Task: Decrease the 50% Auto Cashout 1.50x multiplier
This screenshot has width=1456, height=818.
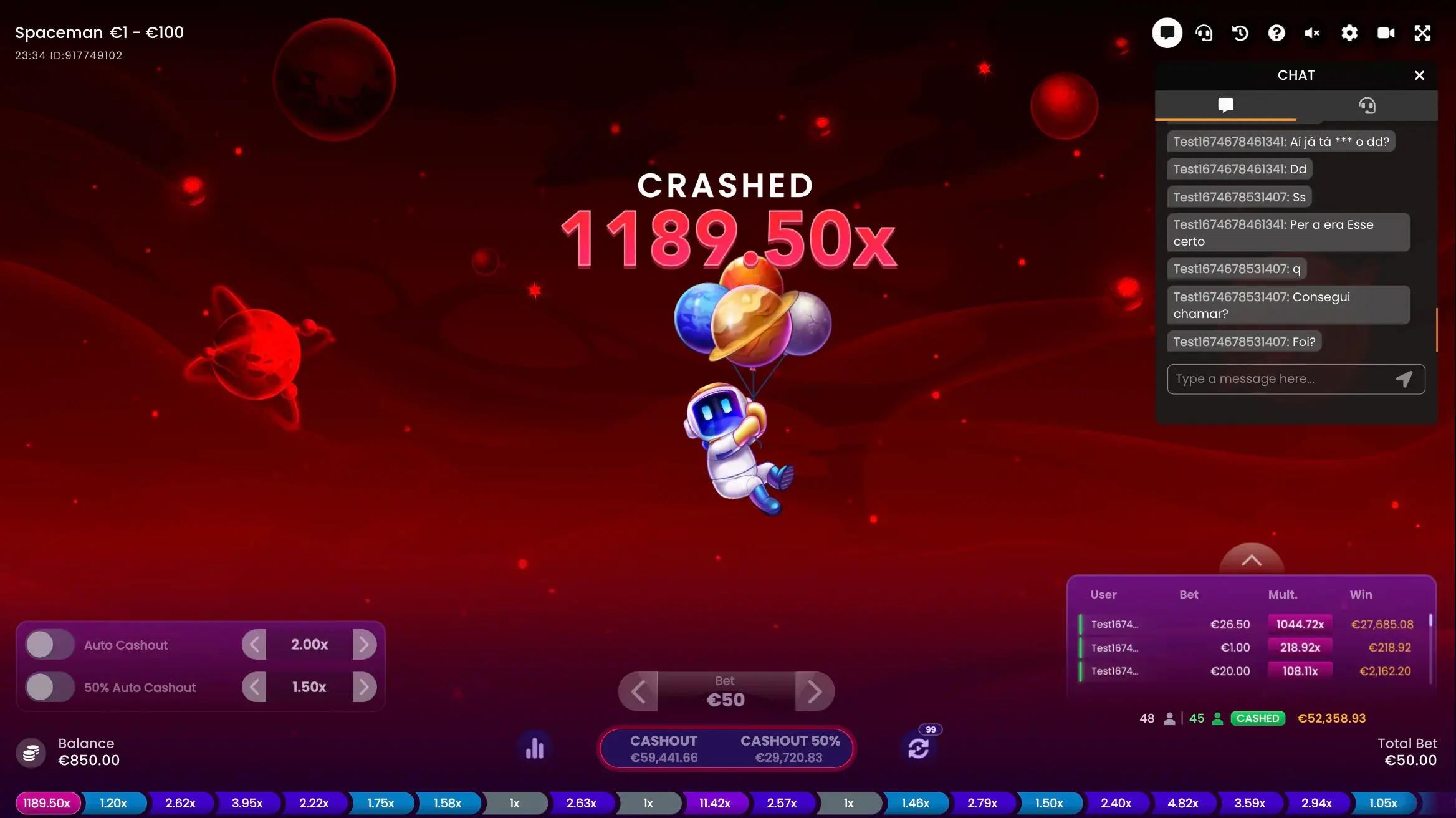Action: click(254, 687)
